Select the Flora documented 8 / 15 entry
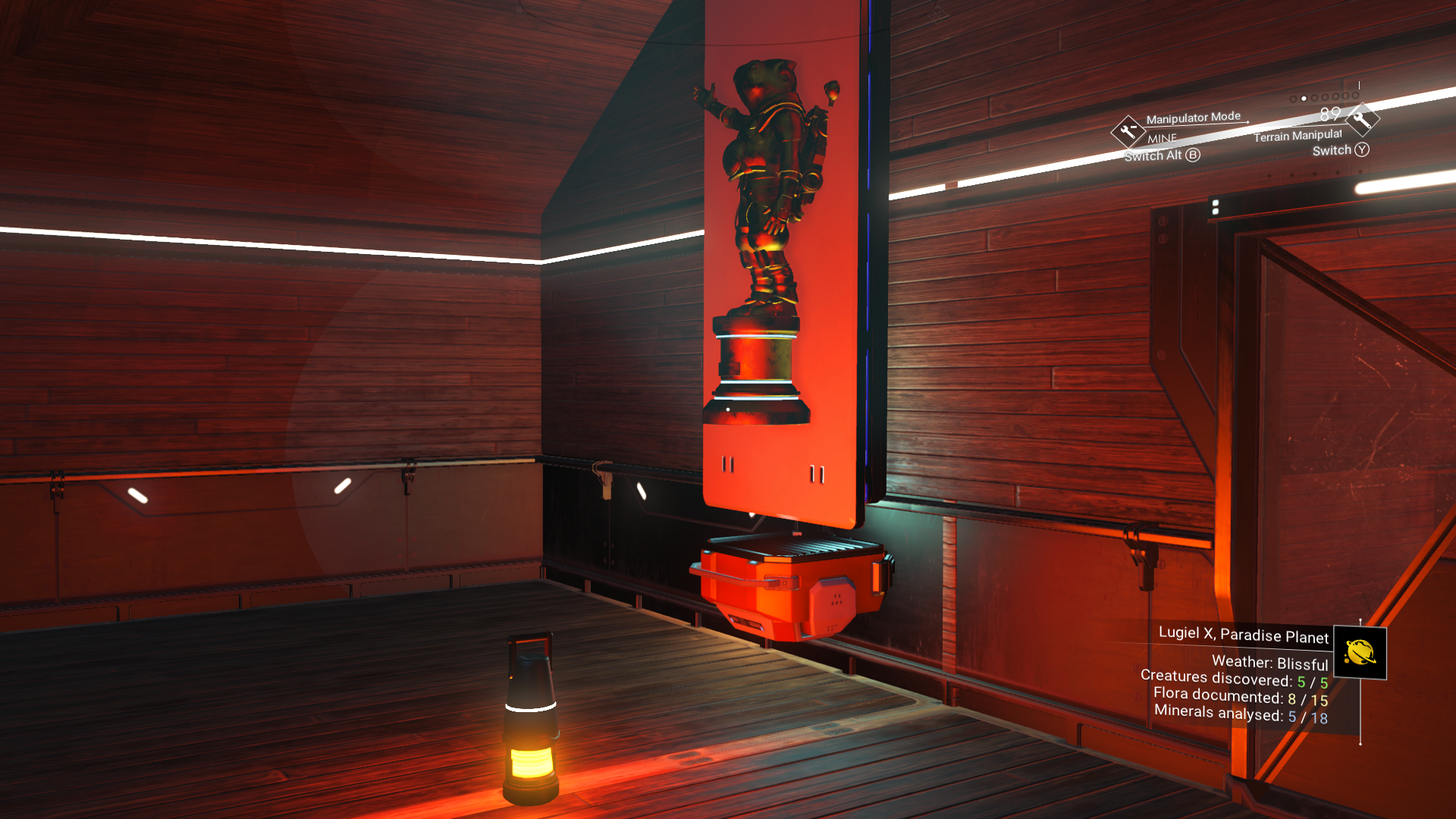This screenshot has width=1456, height=819. pos(1240,695)
